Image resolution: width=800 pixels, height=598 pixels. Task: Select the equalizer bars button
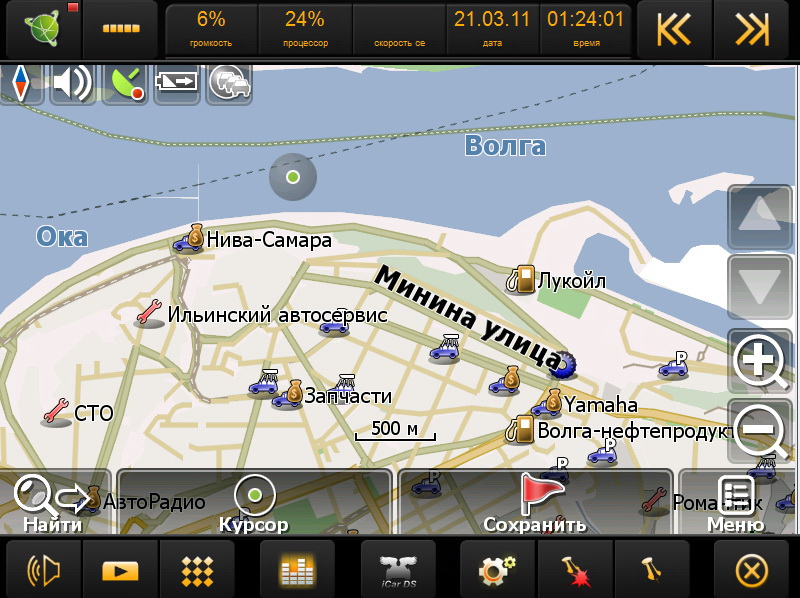click(x=298, y=570)
